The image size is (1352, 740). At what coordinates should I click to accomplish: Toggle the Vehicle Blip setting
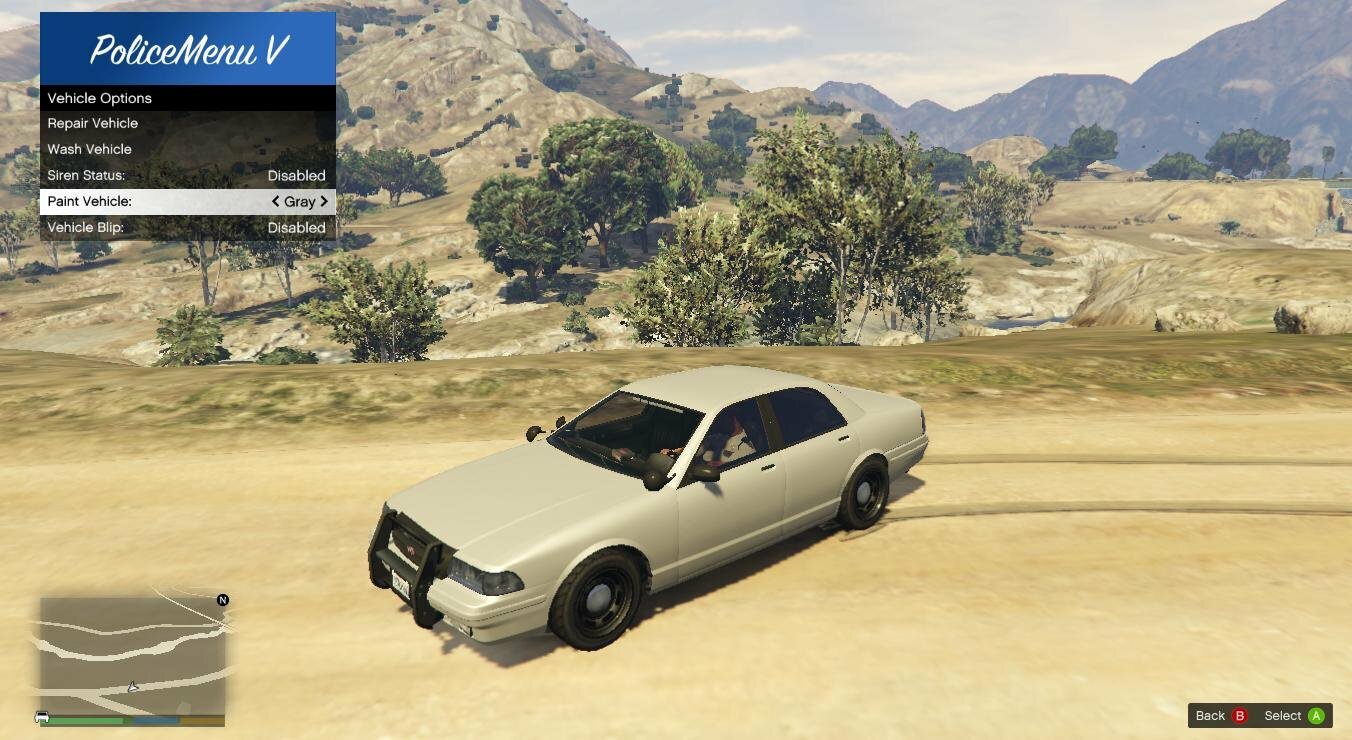pyautogui.click(x=187, y=227)
